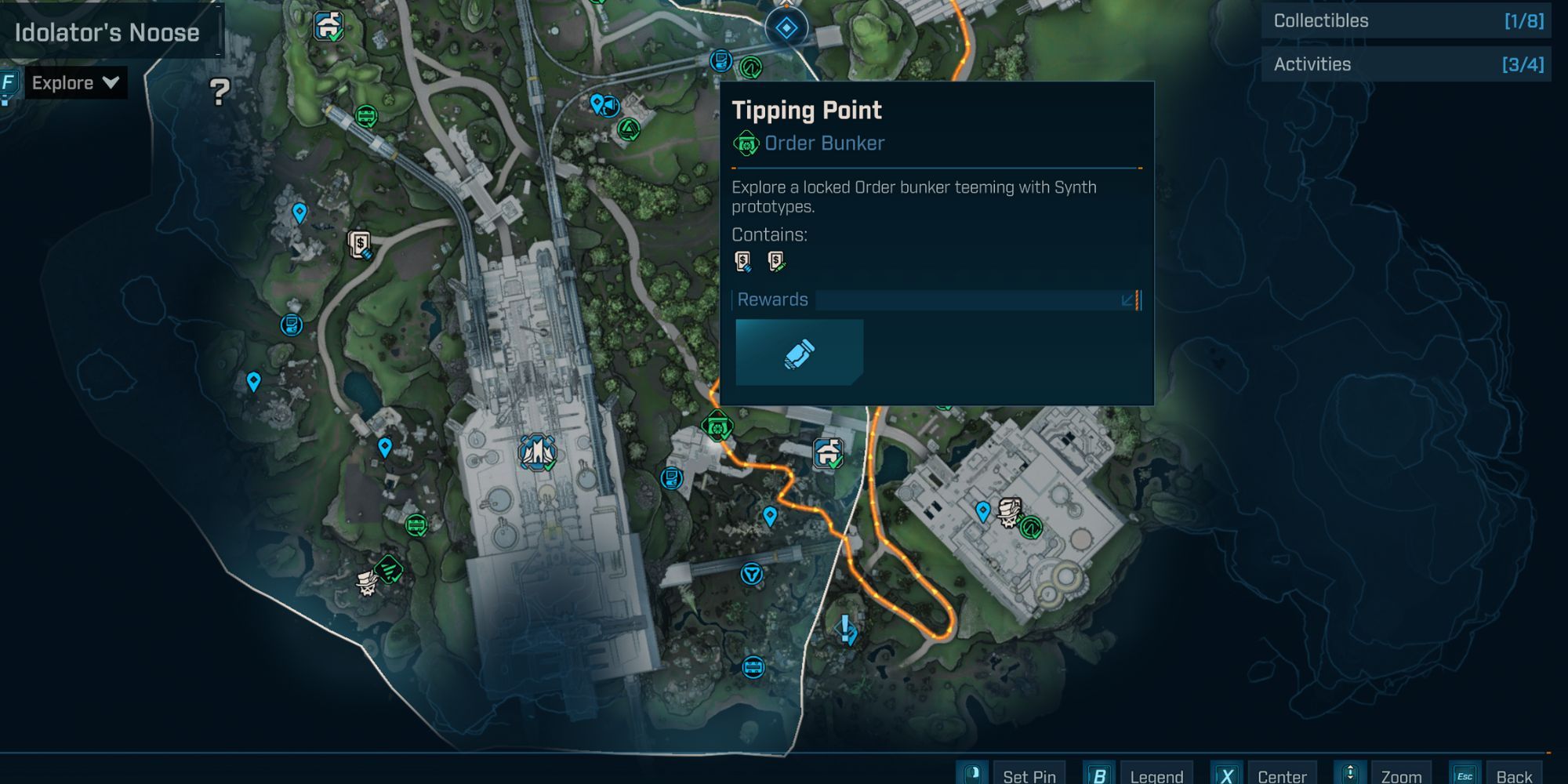This screenshot has width=1568, height=784.
Task: Open the Explore dropdown
Action: [x=75, y=83]
